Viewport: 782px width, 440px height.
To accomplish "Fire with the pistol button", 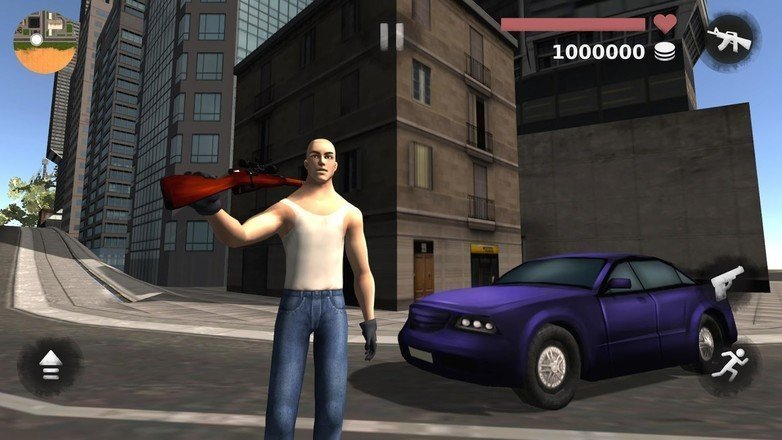I will tap(727, 283).
